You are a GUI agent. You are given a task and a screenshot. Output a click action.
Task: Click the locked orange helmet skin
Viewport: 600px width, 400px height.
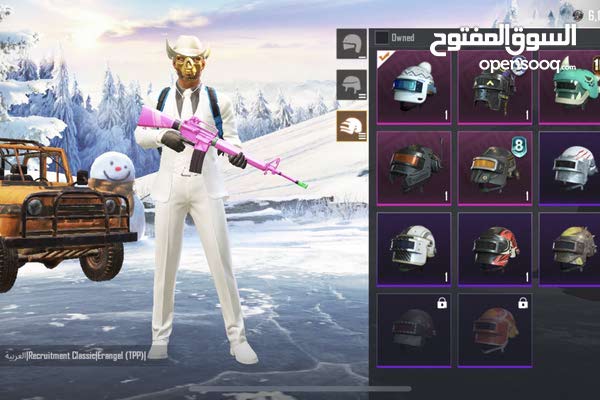[495, 328]
